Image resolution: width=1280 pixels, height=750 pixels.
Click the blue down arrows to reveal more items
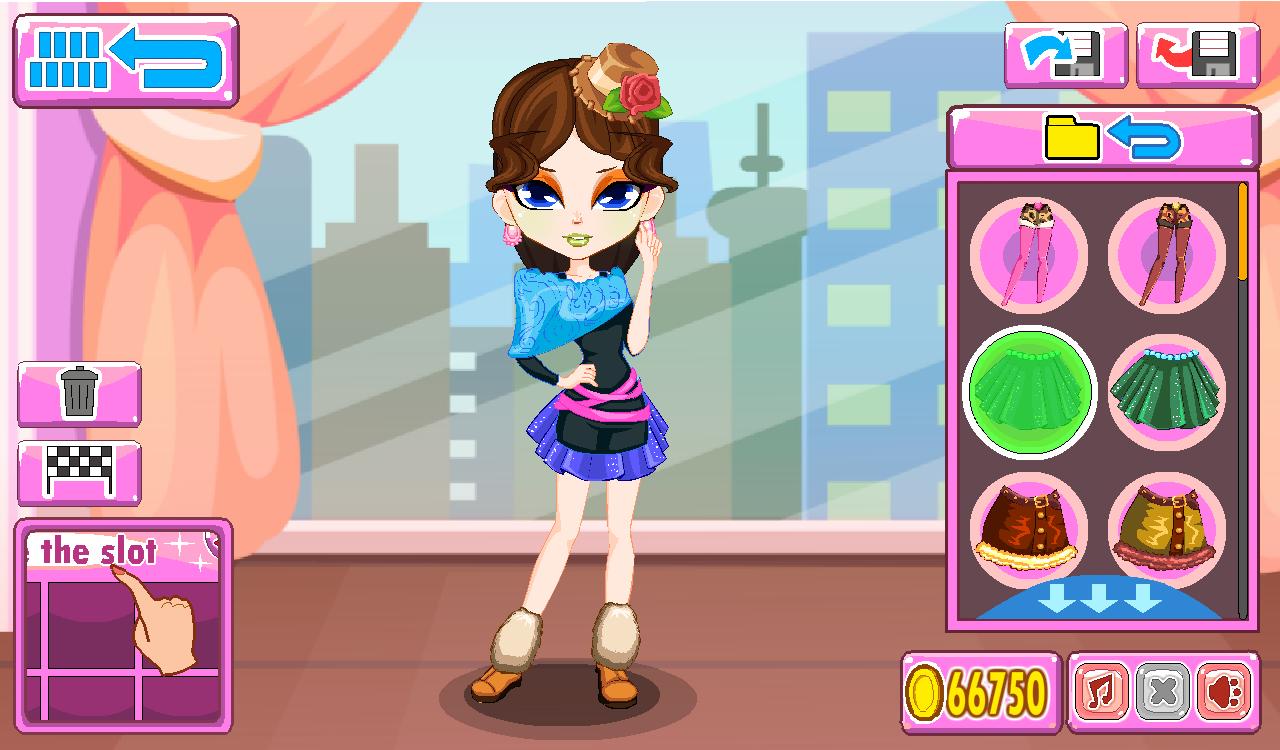click(1099, 598)
